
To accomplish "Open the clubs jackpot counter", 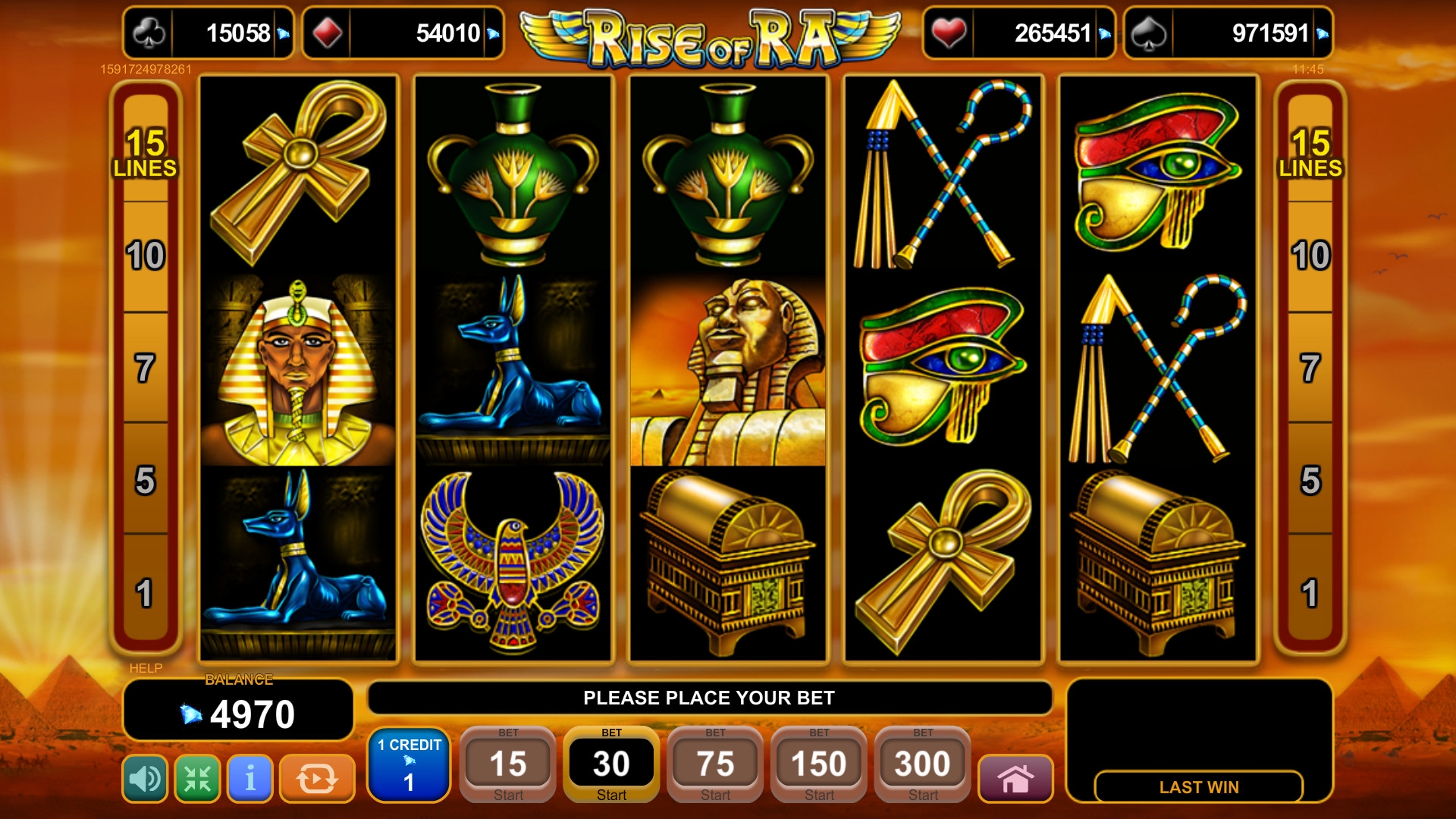I will point(208,33).
